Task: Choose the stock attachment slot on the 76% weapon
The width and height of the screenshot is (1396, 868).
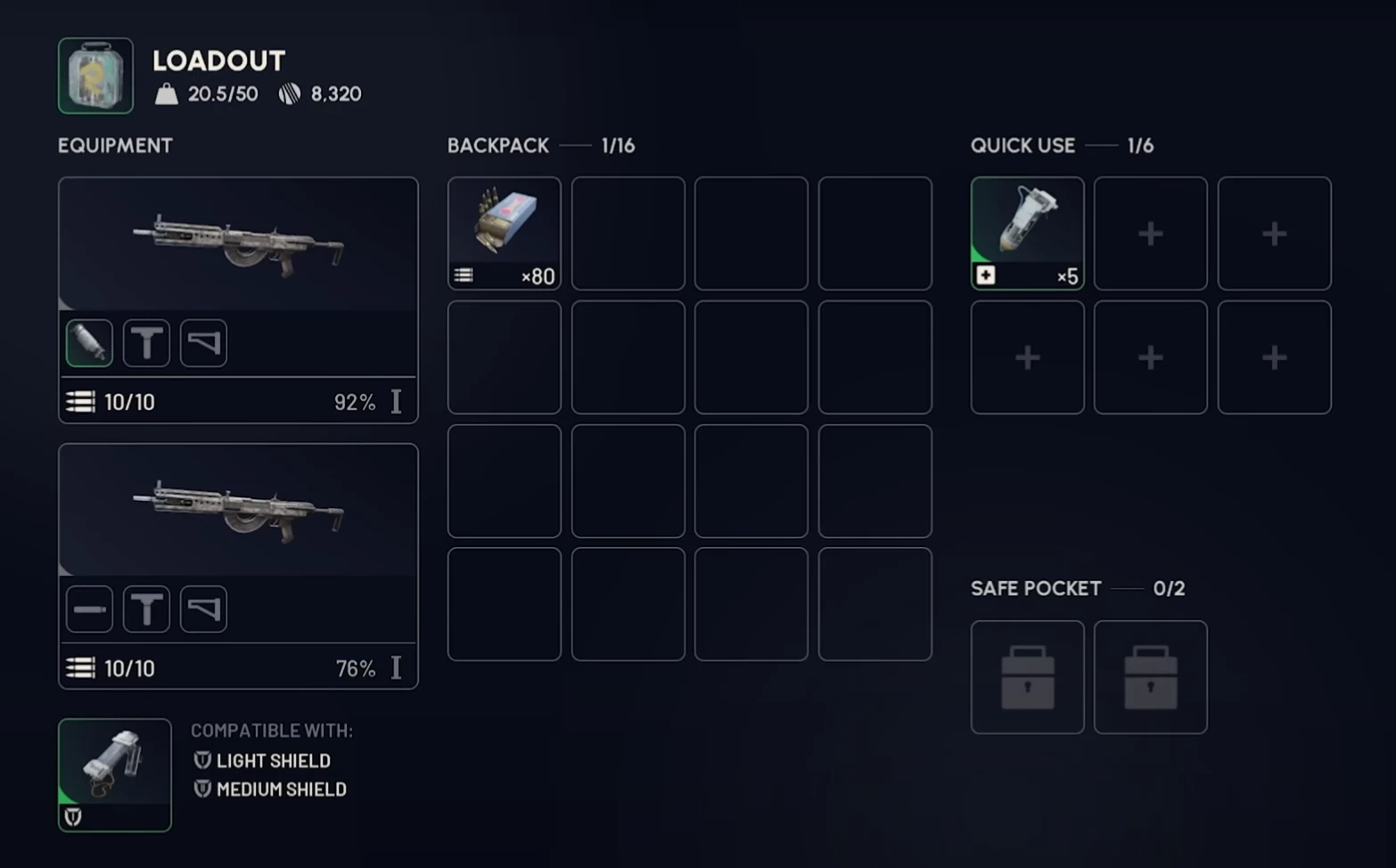Action: click(x=203, y=610)
